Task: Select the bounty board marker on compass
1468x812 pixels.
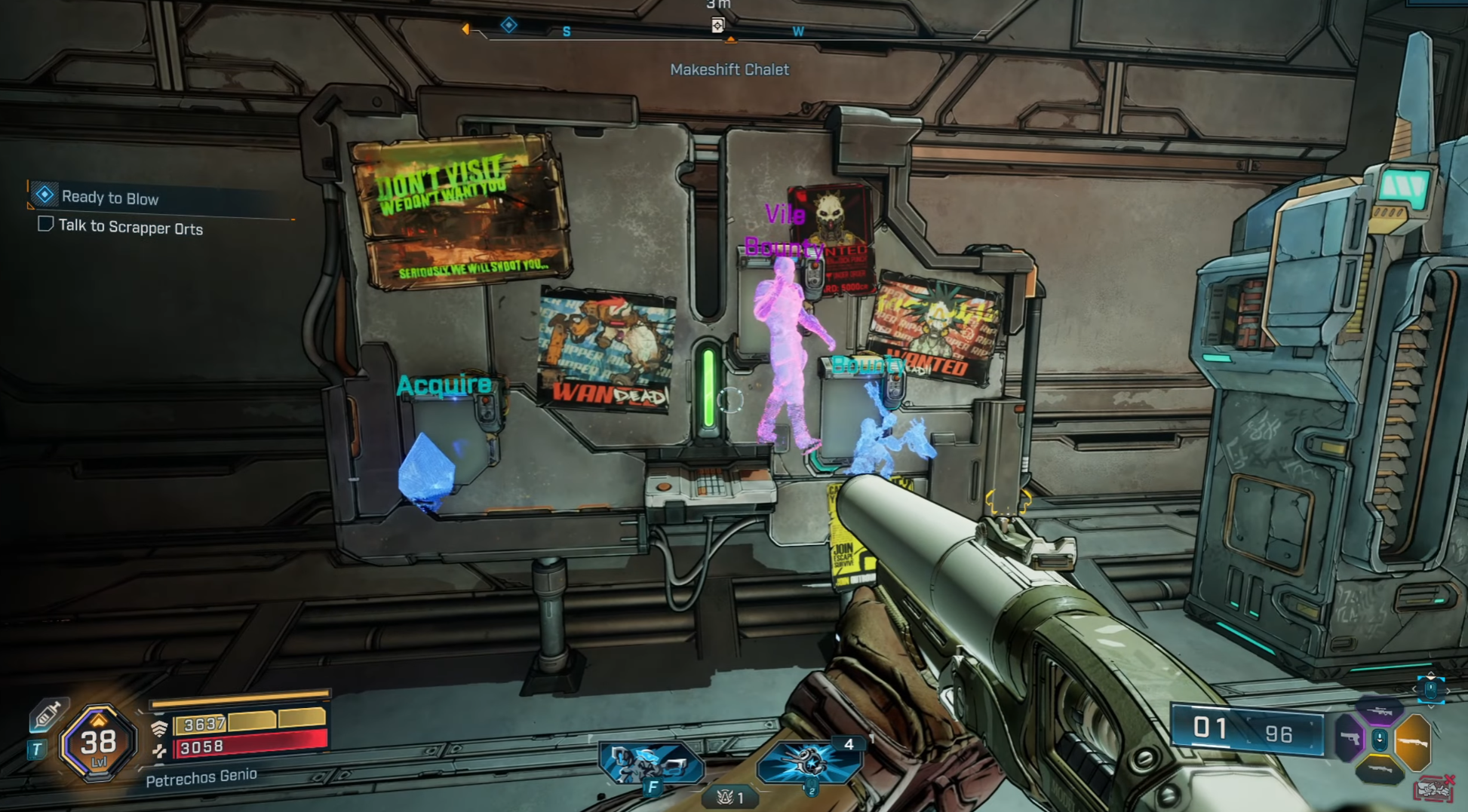Action: [x=717, y=26]
